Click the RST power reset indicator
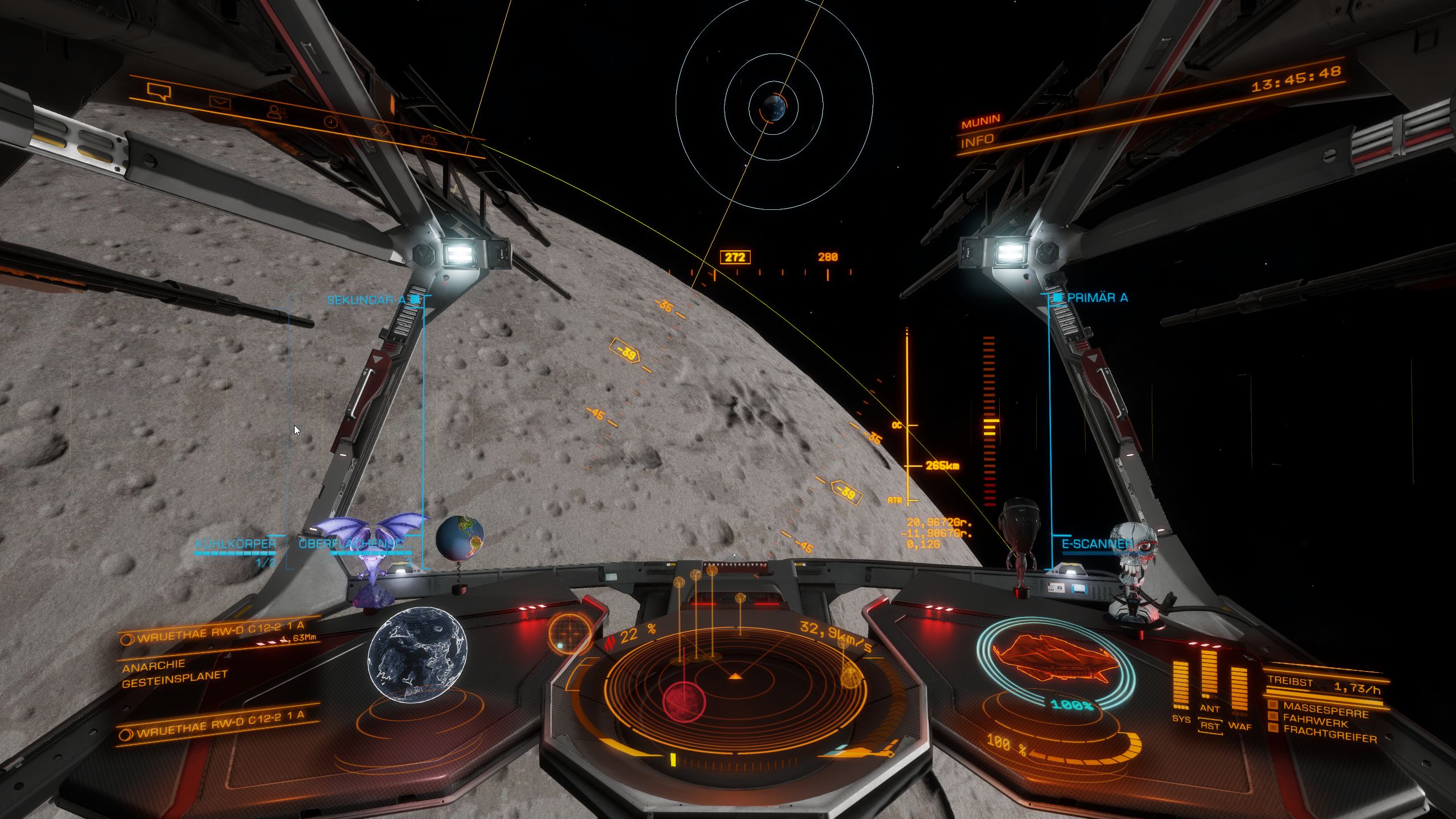This screenshot has height=819, width=1456. coord(1209,726)
